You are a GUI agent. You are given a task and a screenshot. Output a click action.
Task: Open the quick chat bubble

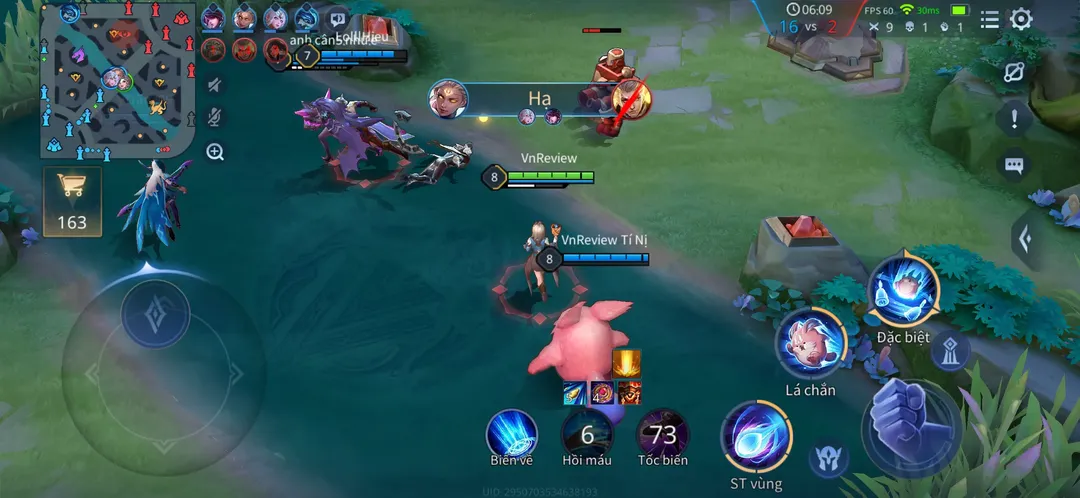1014,166
